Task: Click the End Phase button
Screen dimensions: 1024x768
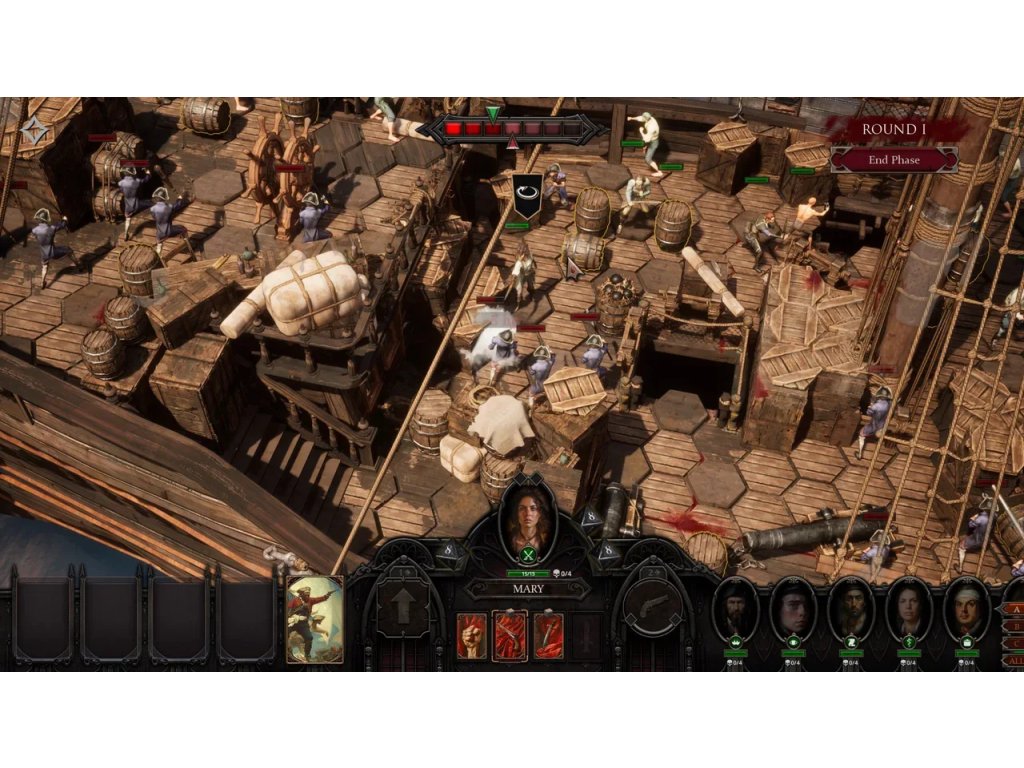Action: (x=893, y=160)
